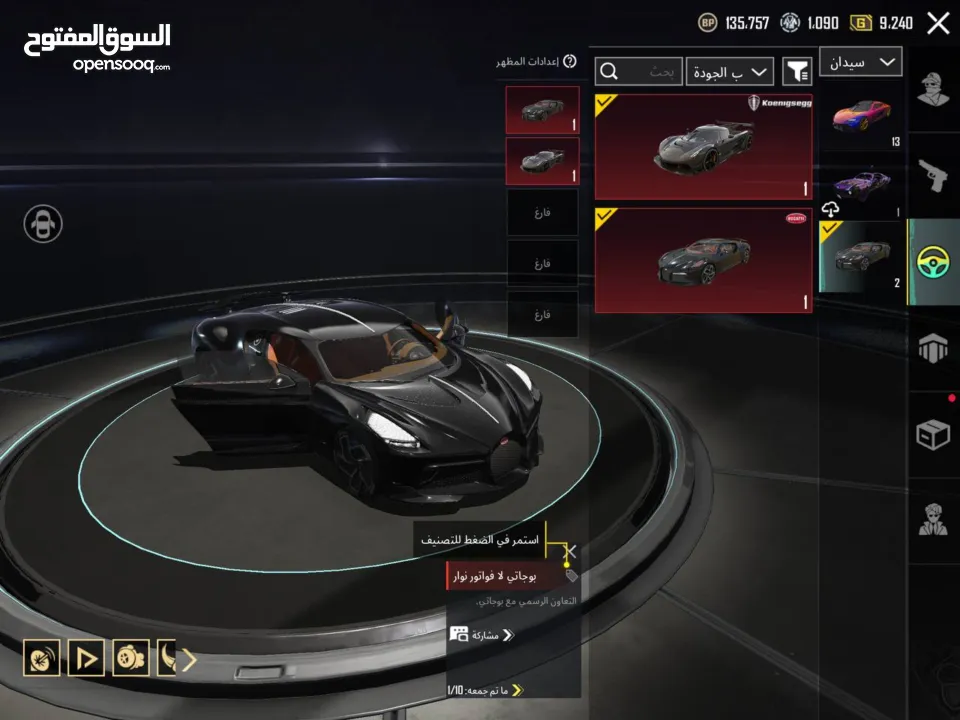The height and width of the screenshot is (720, 960).
Task: Switch to the pistol weapons tab
Action: 933,180
